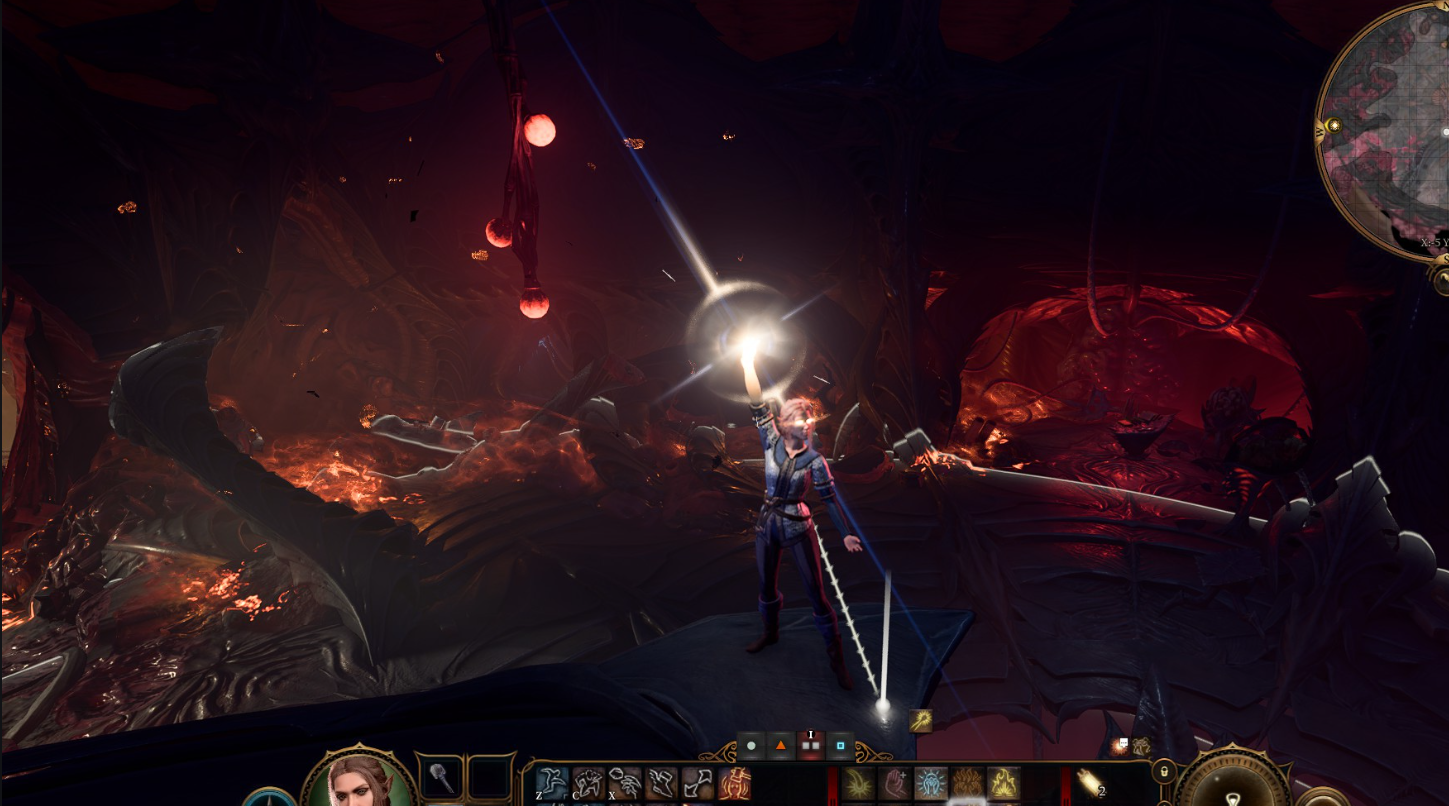Cast the orange wall of flames spell
The width and height of the screenshot is (1449, 806).
(967, 783)
